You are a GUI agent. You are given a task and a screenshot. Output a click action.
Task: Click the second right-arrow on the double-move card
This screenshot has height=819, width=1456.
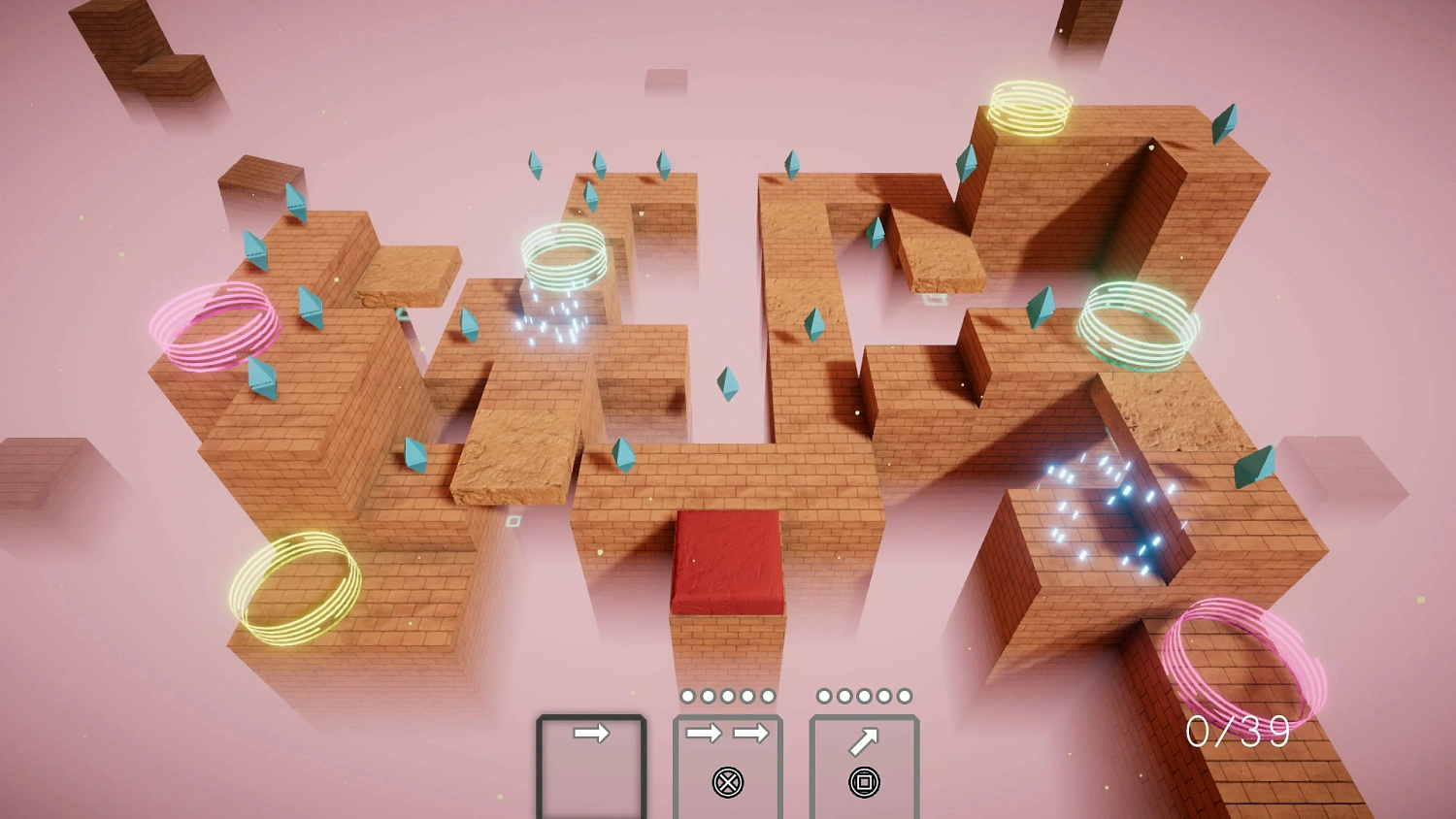click(x=752, y=736)
